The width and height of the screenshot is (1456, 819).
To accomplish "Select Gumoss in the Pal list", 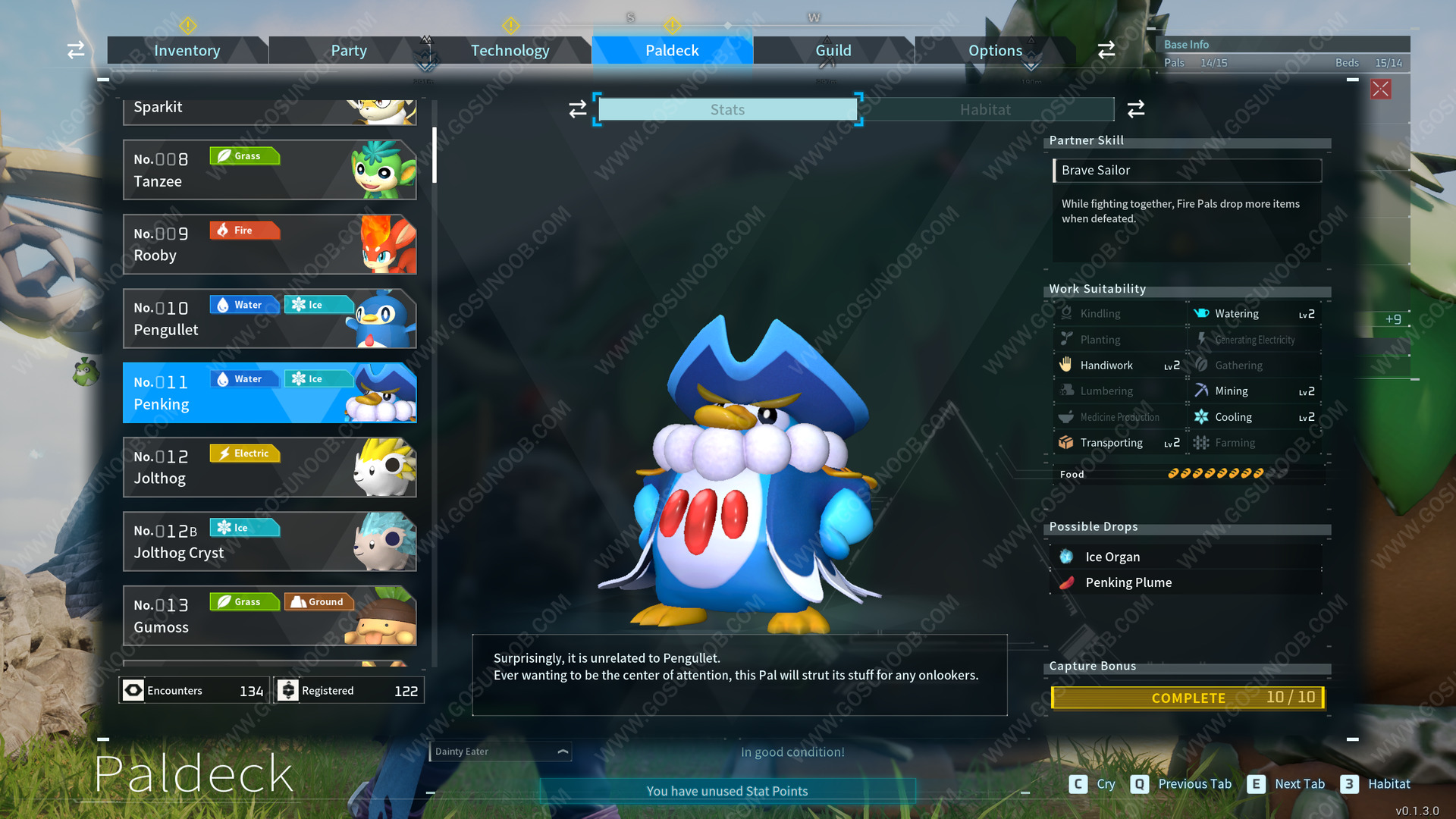I will point(269,616).
